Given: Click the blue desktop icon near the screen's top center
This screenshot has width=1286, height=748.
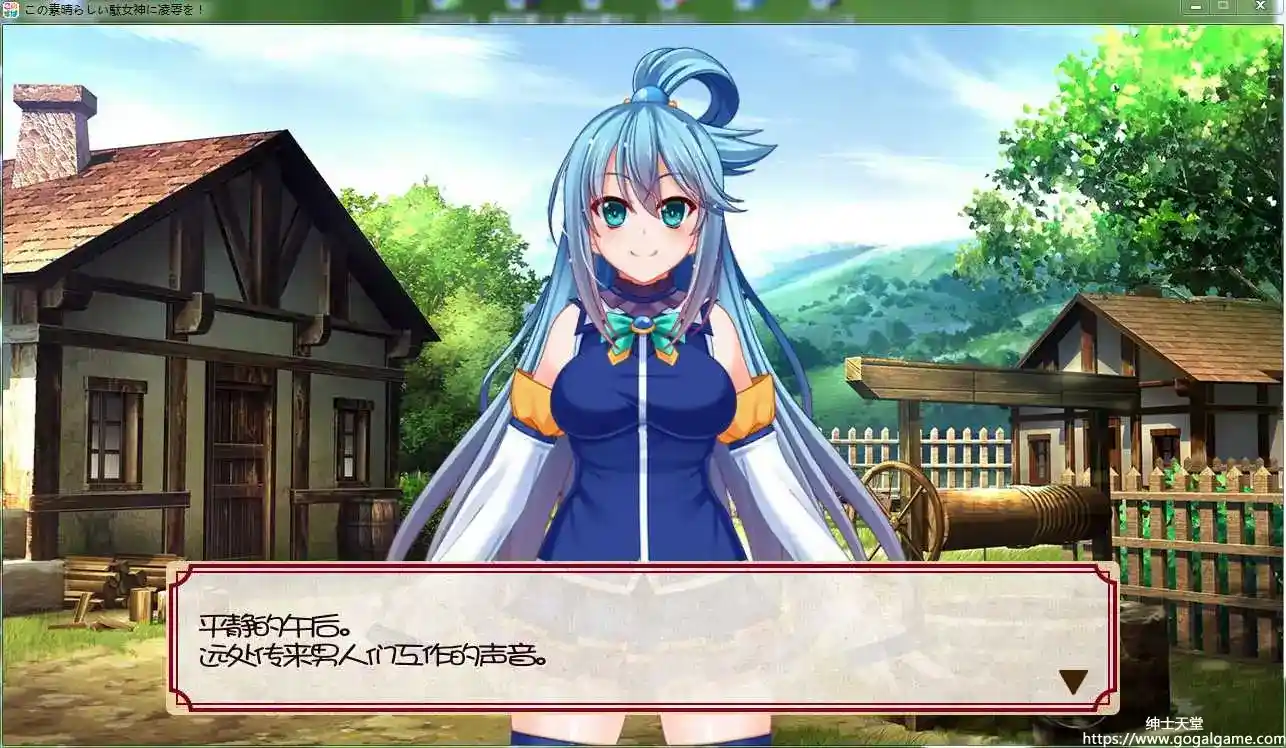Looking at the screenshot, I should click(592, 7).
